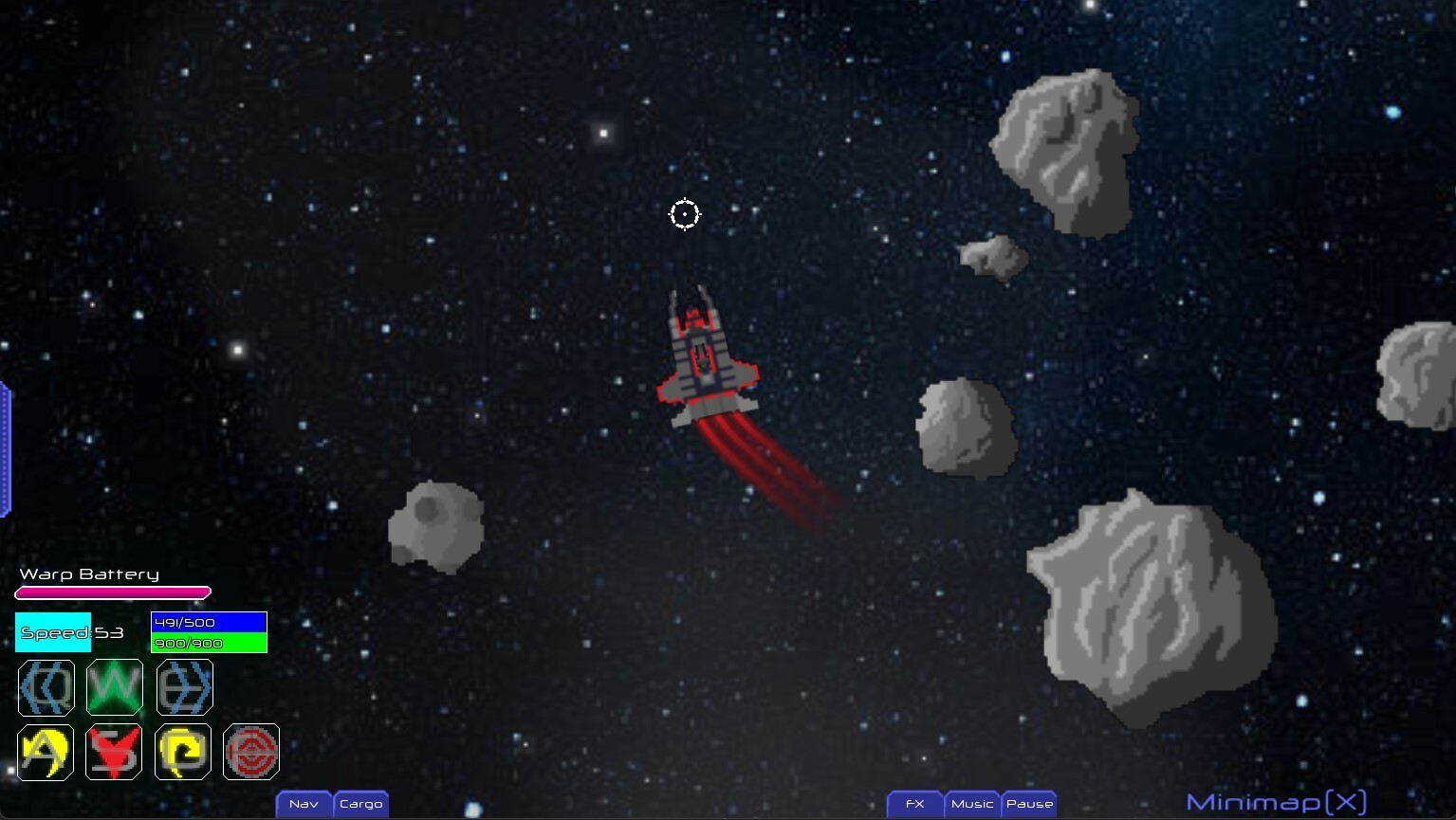Trigger the yellow A ability icon
Image resolution: width=1456 pixels, height=820 pixels.
(45, 752)
